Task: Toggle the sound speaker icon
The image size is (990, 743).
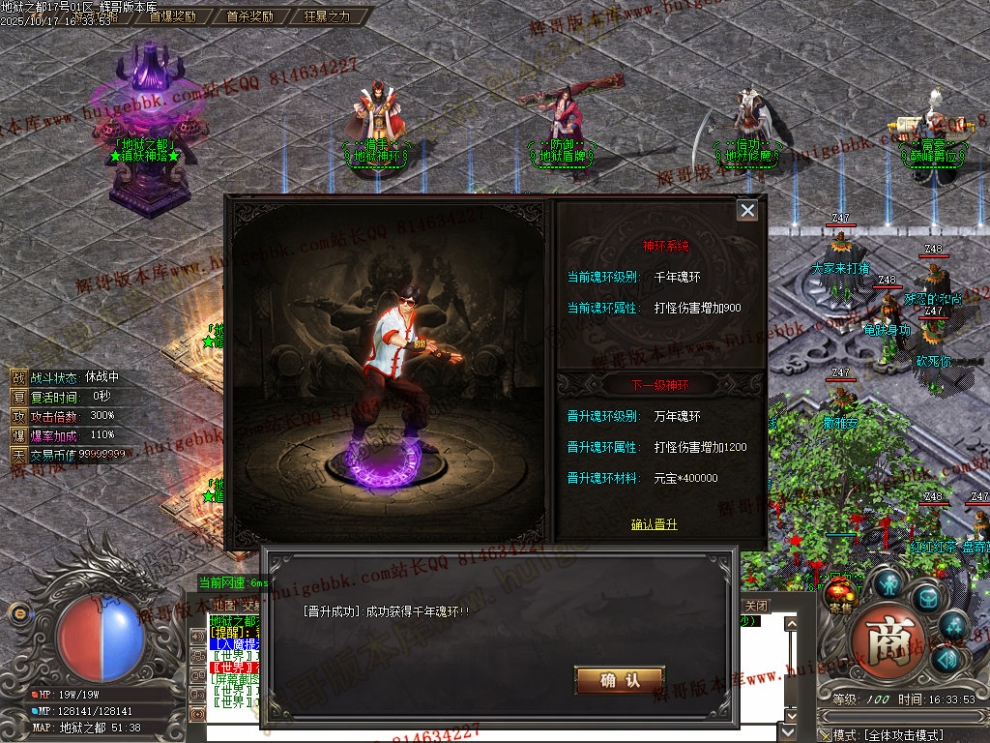Action: pos(945,659)
